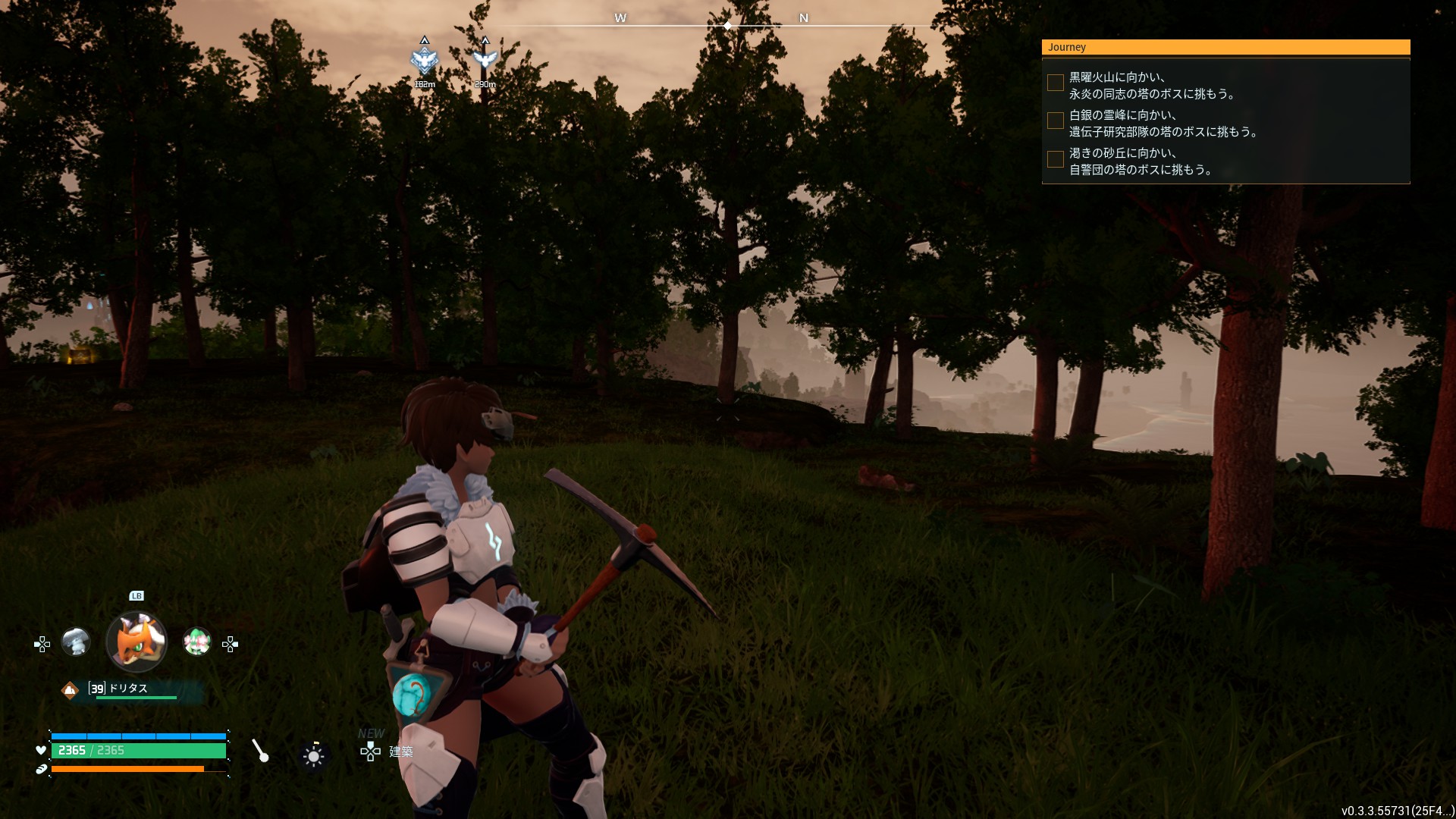The height and width of the screenshot is (819, 1456).
Task: Tick the 黒曜火山 tower boss objective checkbox
Action: tap(1055, 83)
